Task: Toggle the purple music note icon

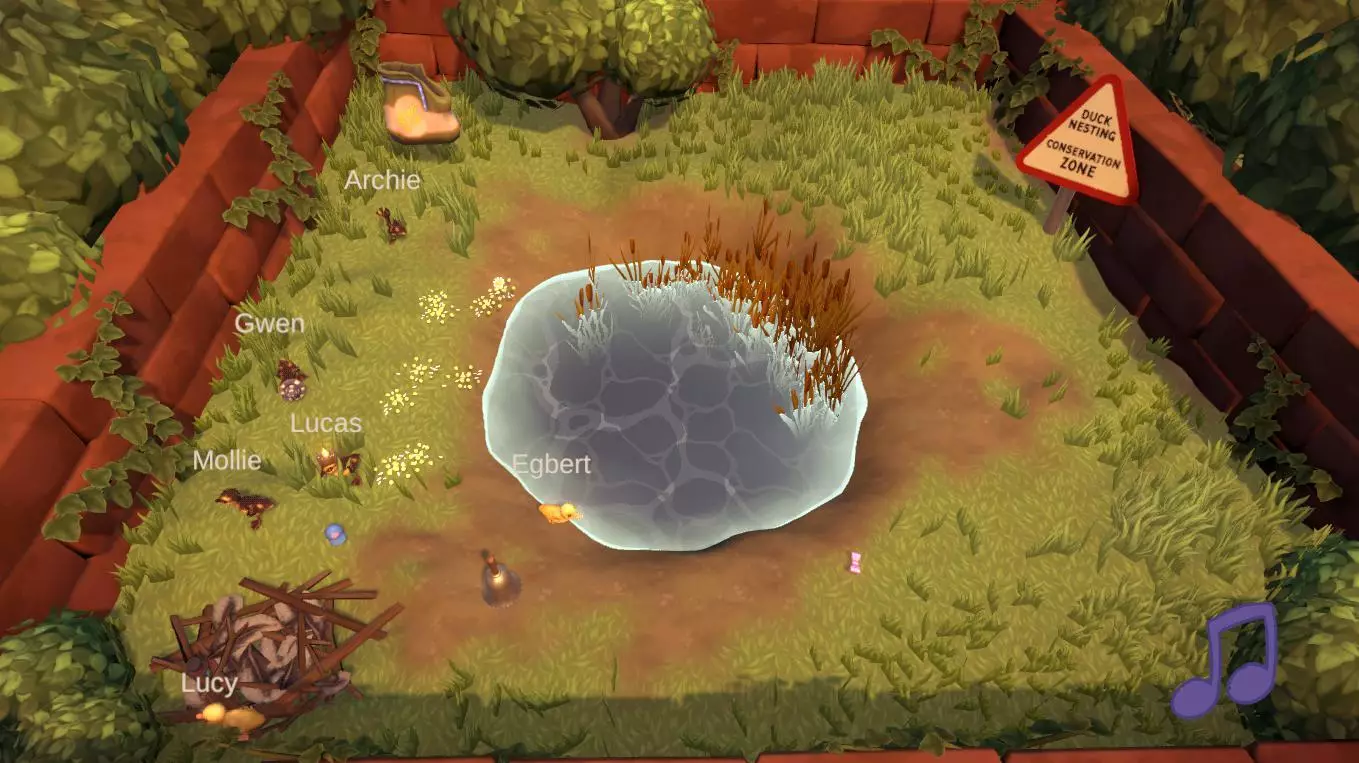Action: (1225, 661)
